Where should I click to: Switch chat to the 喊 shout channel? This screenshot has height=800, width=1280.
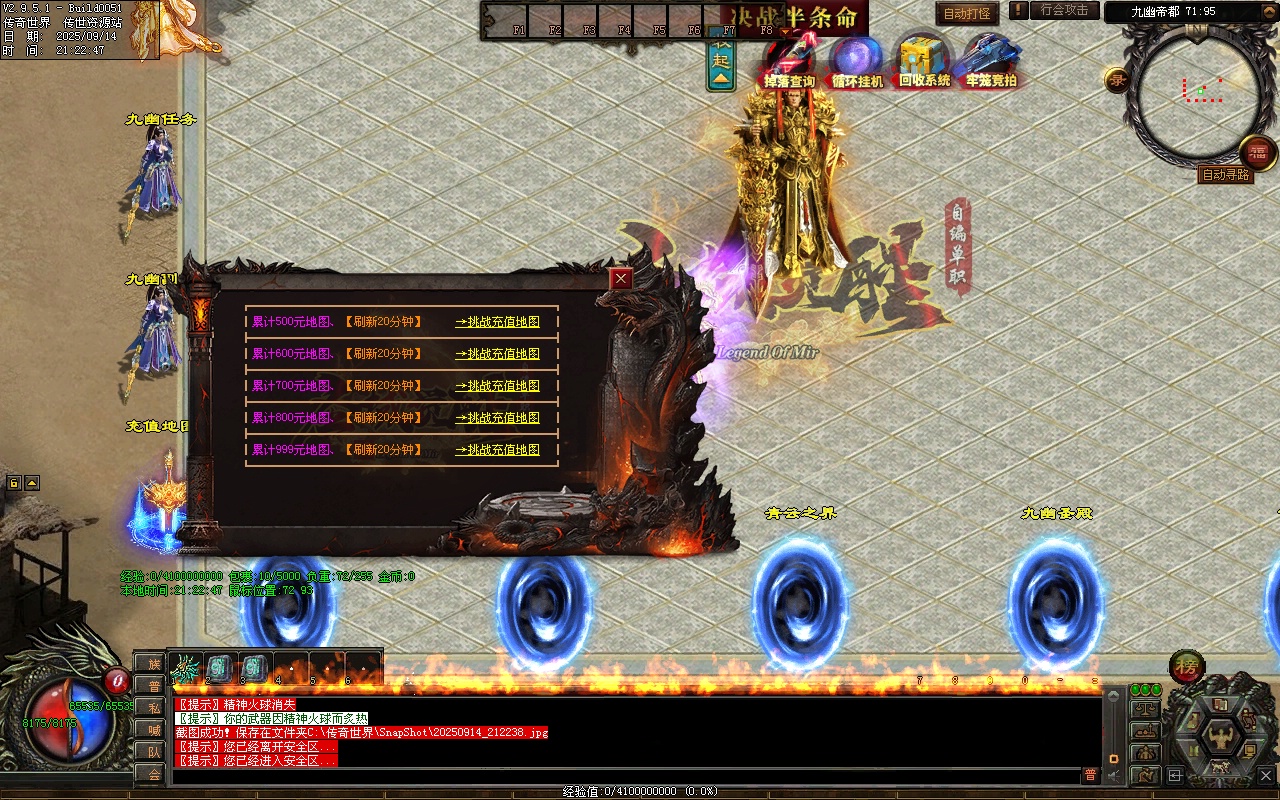tap(154, 729)
